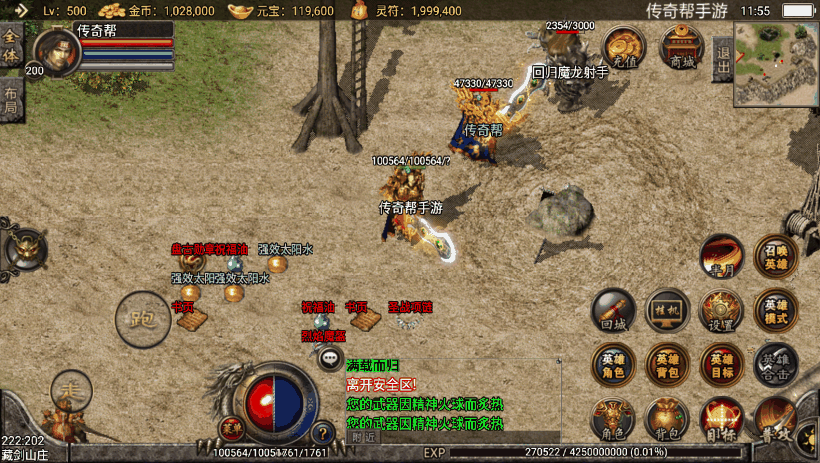Select the 英雄目标 hero target button
This screenshot has height=463, width=820.
click(721, 364)
